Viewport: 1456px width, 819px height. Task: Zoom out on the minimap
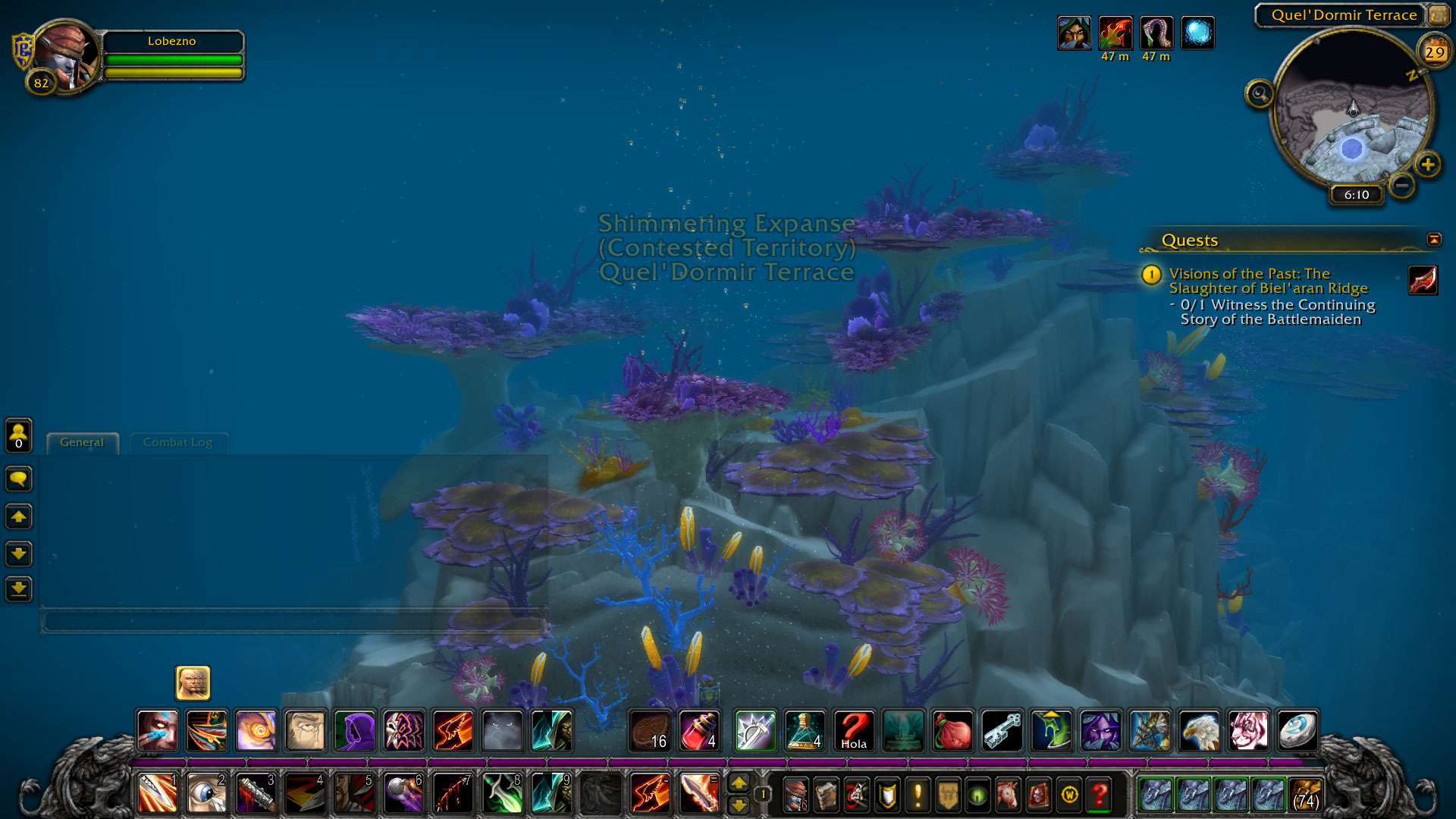[1402, 184]
